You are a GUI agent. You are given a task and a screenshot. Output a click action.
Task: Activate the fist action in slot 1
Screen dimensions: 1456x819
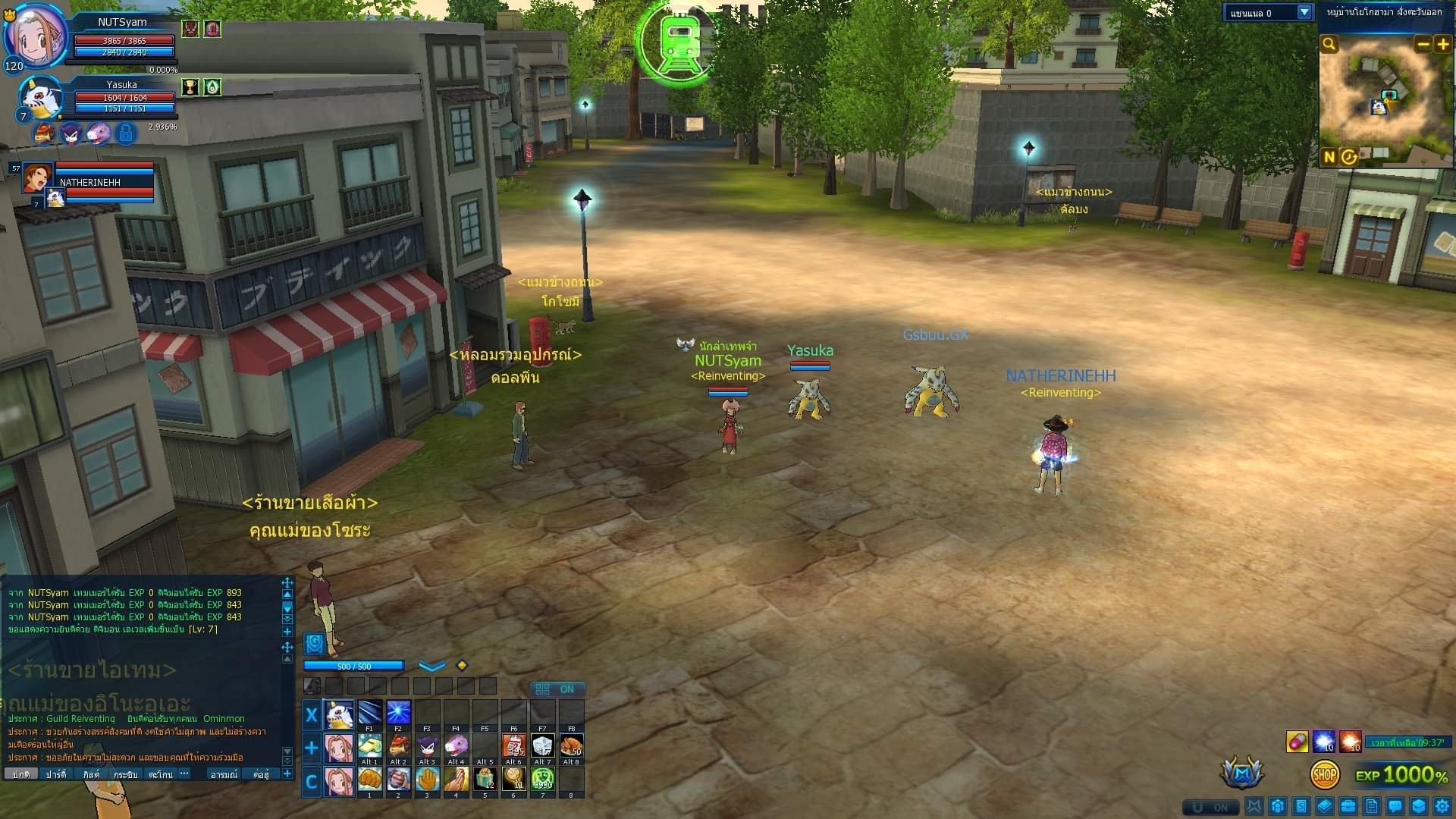[369, 779]
